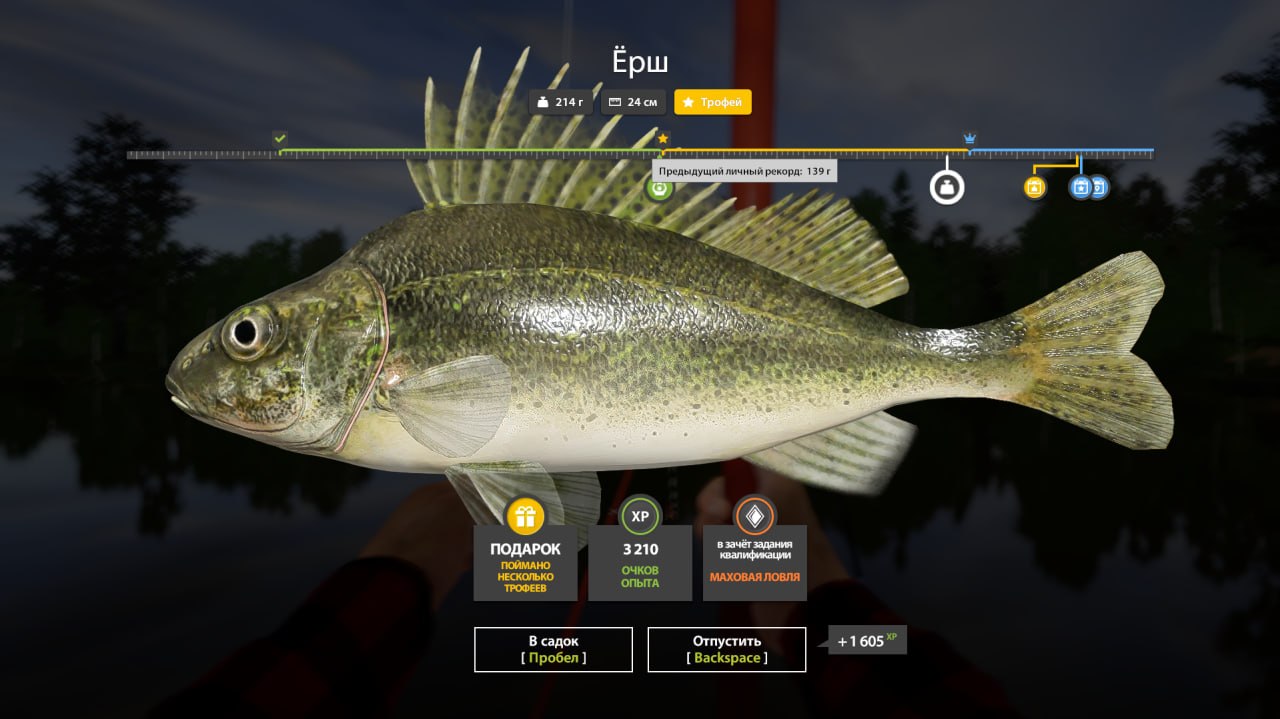
Task: Select the XP experience points icon
Action: coord(640,516)
